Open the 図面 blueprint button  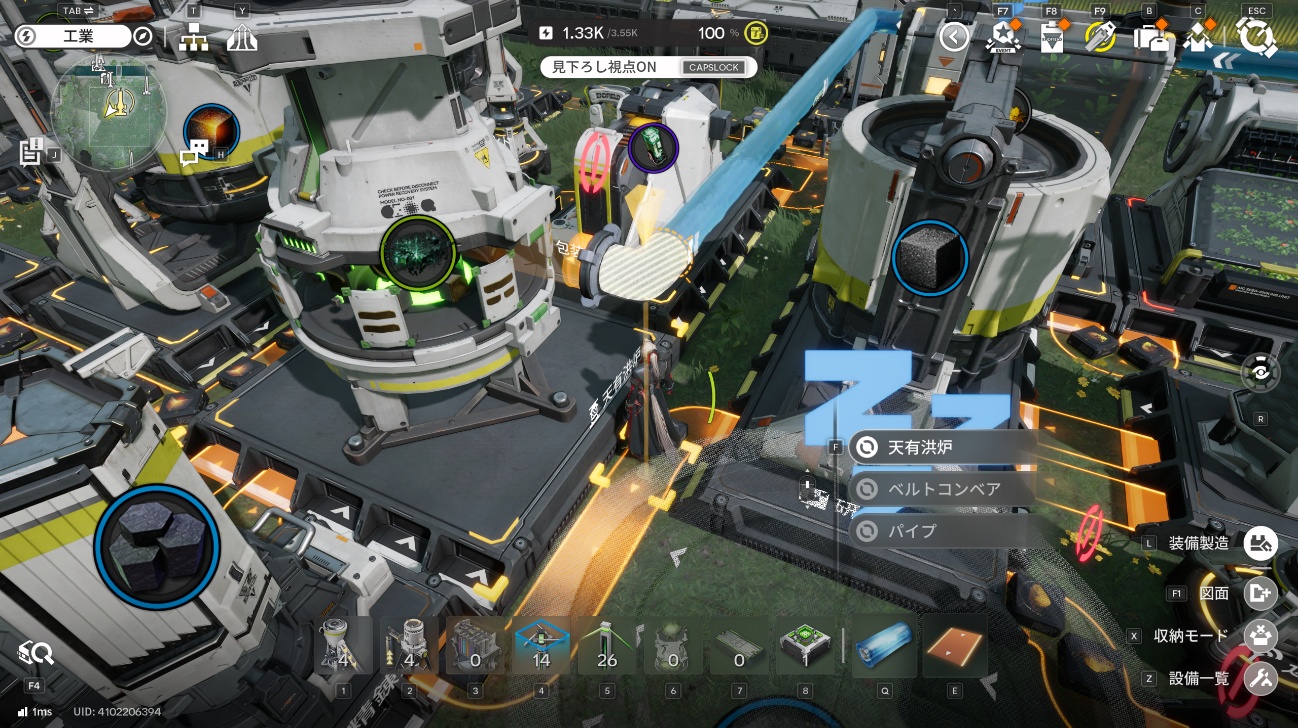pos(1260,592)
